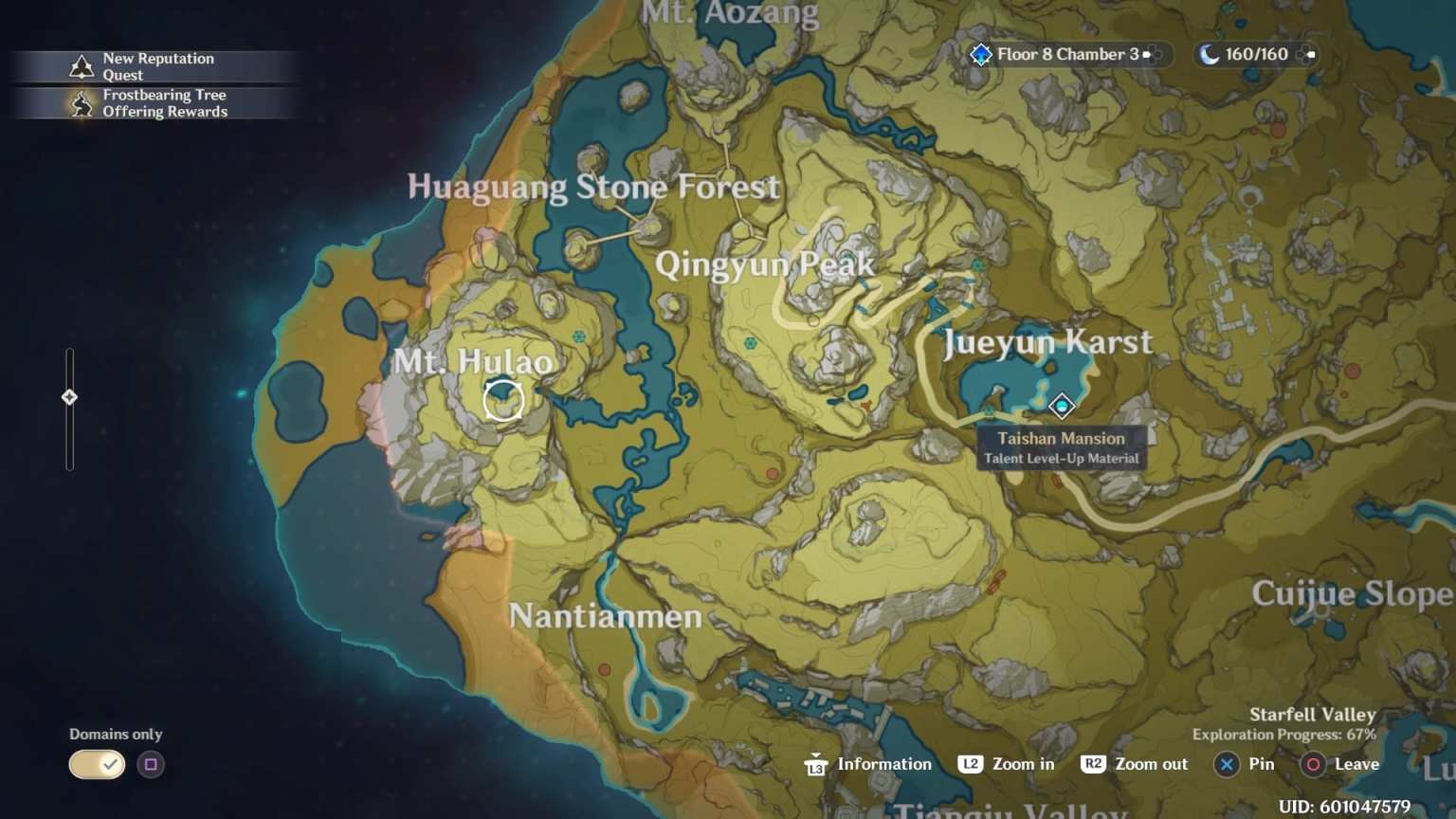
Task: Click the map icon beside Information
Action: 815,764
